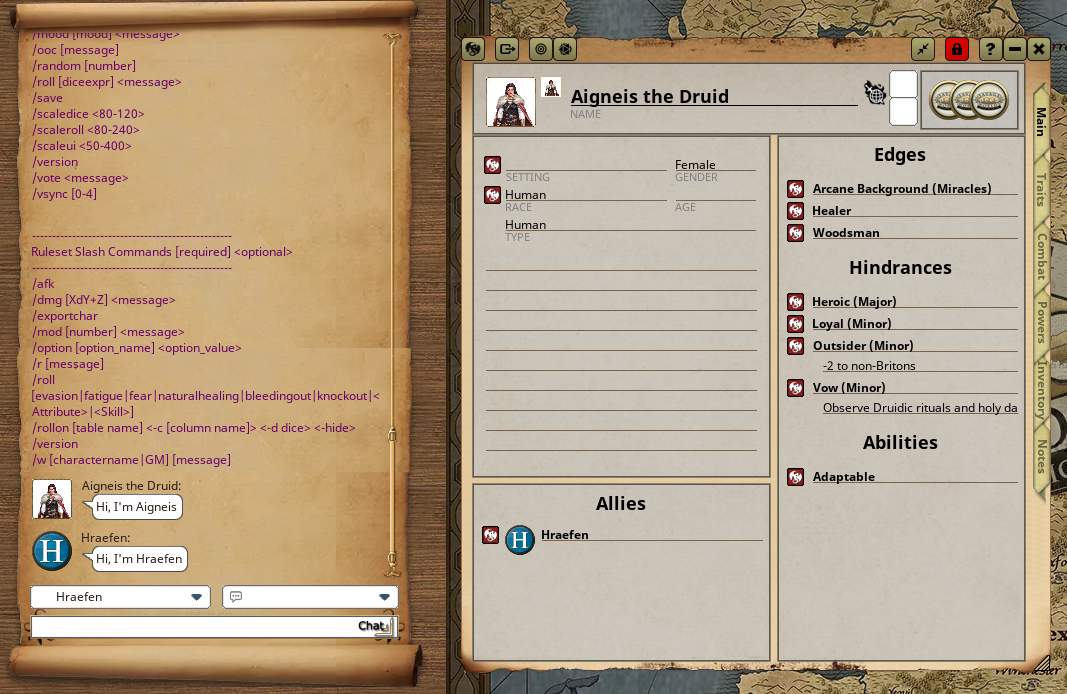The width and height of the screenshot is (1067, 694).
Task: Open the Heroic (Major) hindrance
Action: pos(853,302)
